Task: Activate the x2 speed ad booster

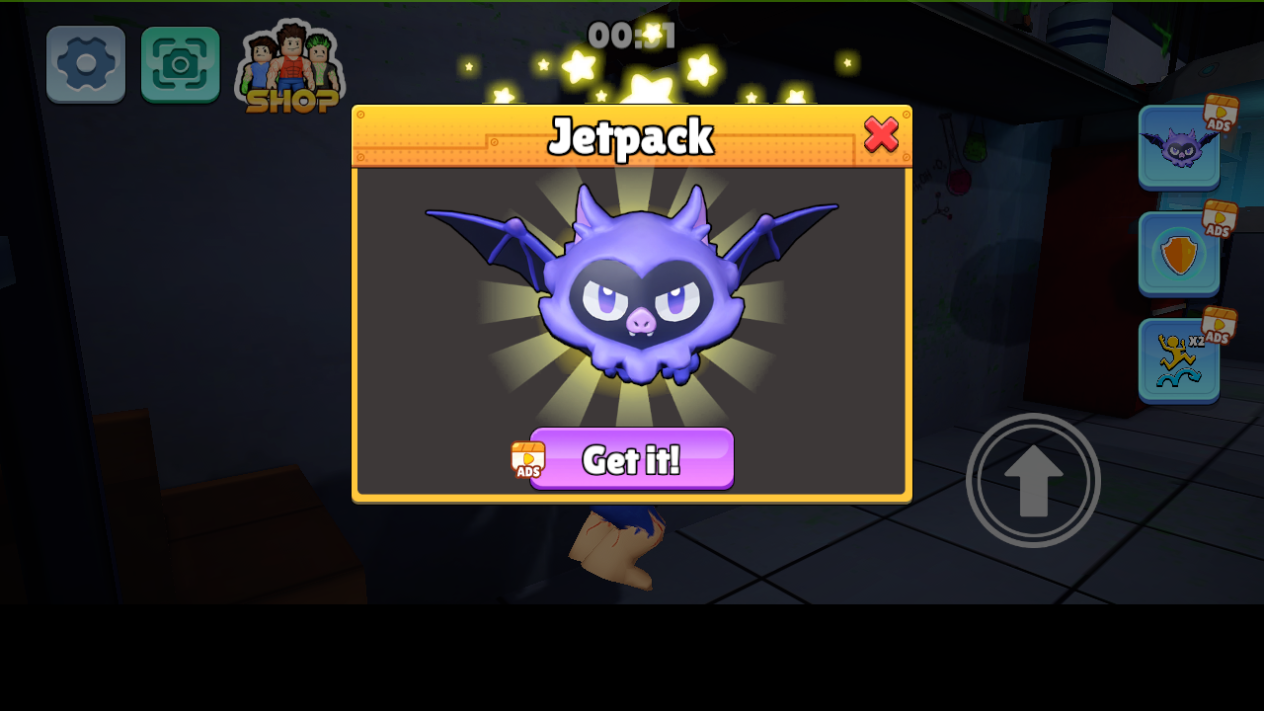Action: [1179, 360]
